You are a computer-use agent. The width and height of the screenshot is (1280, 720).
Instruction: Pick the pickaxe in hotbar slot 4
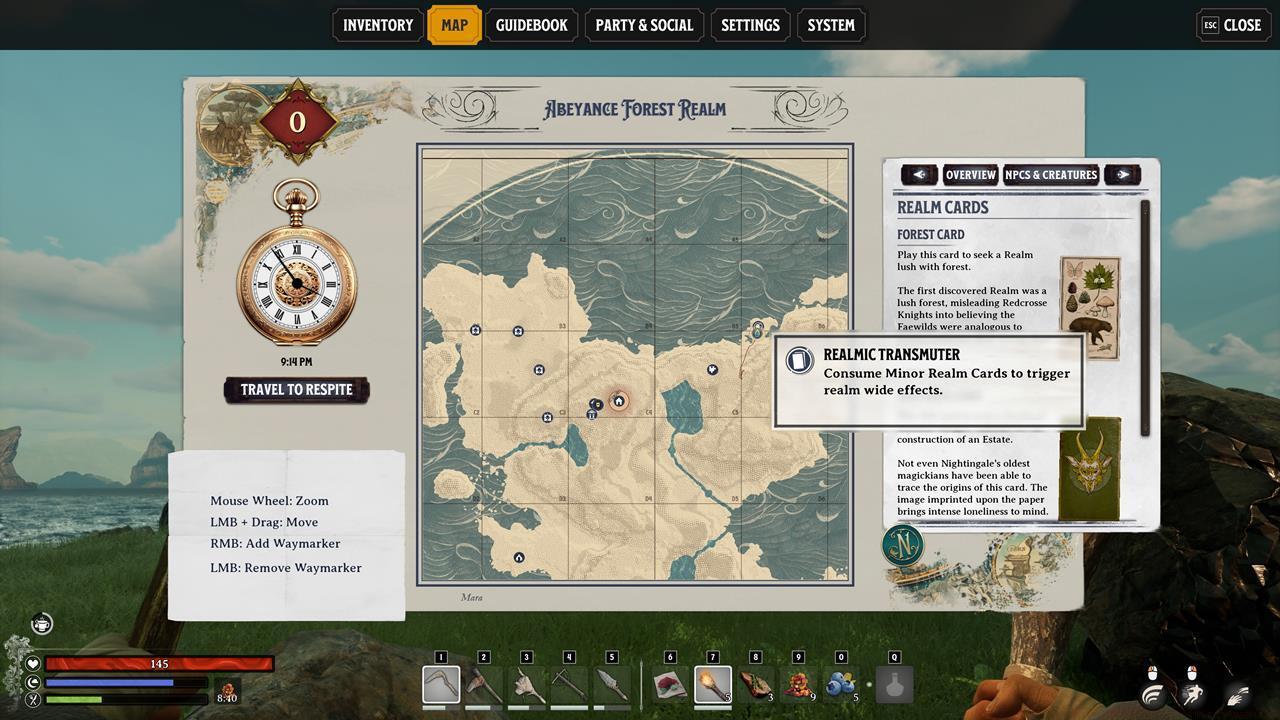(569, 685)
